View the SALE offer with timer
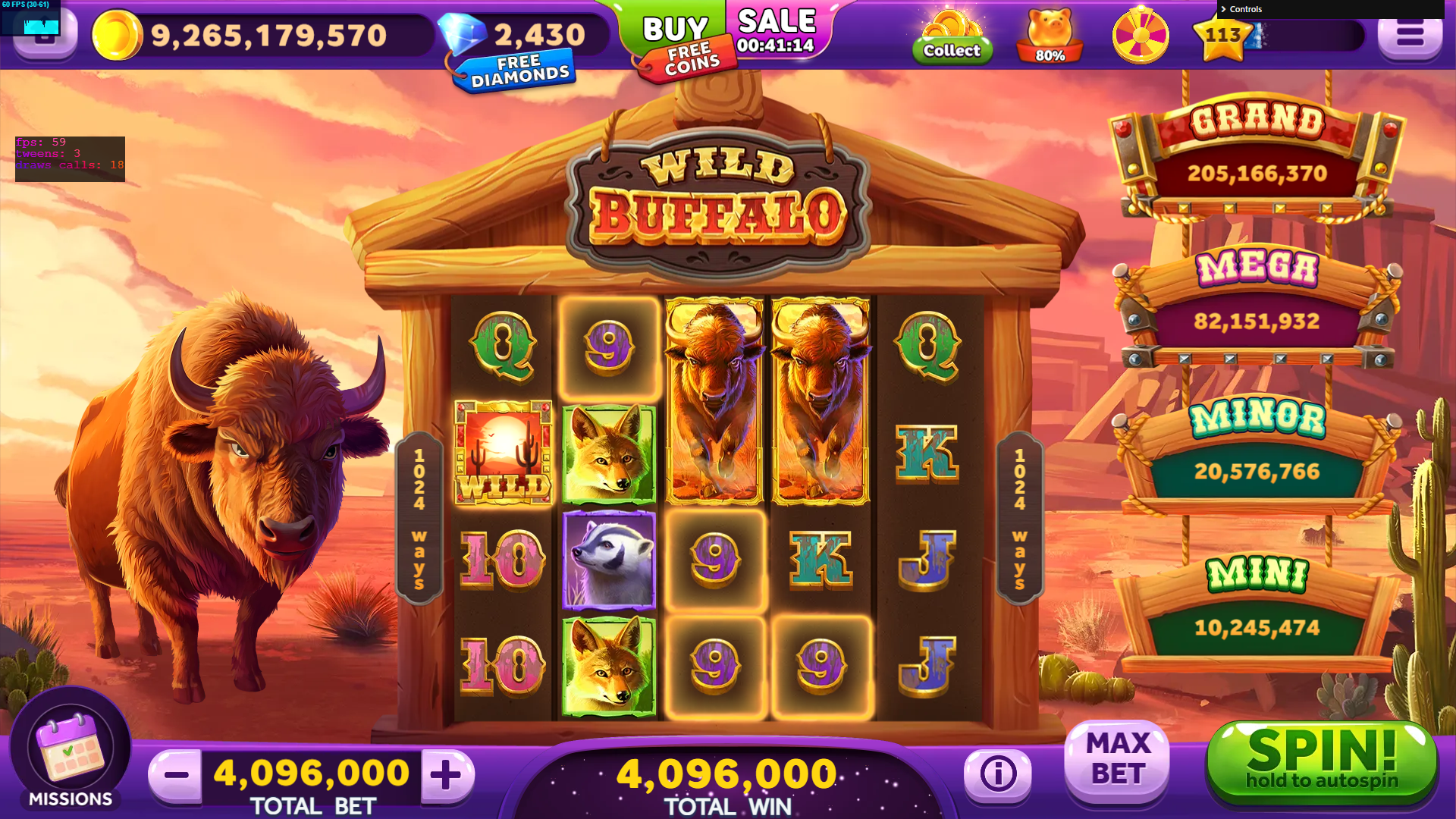Screen dimensions: 1456x819 776,32
